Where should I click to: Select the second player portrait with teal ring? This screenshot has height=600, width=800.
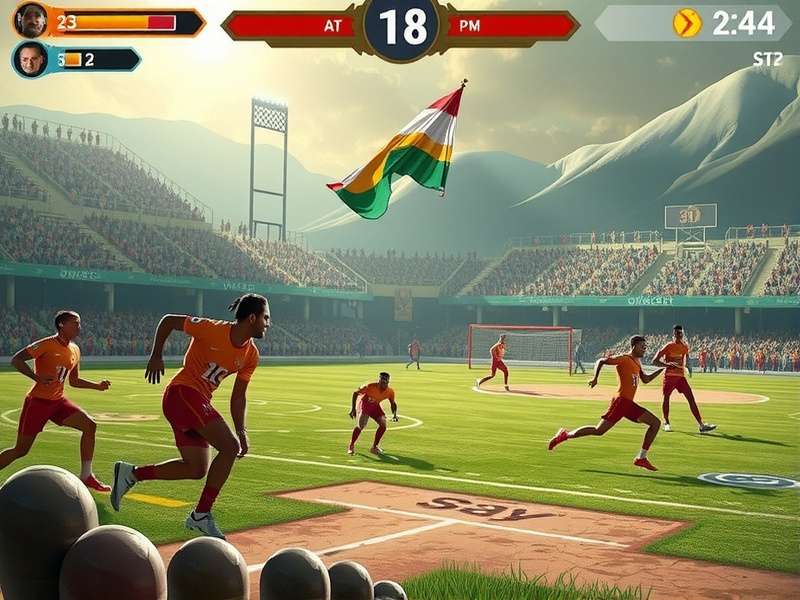click(x=31, y=59)
